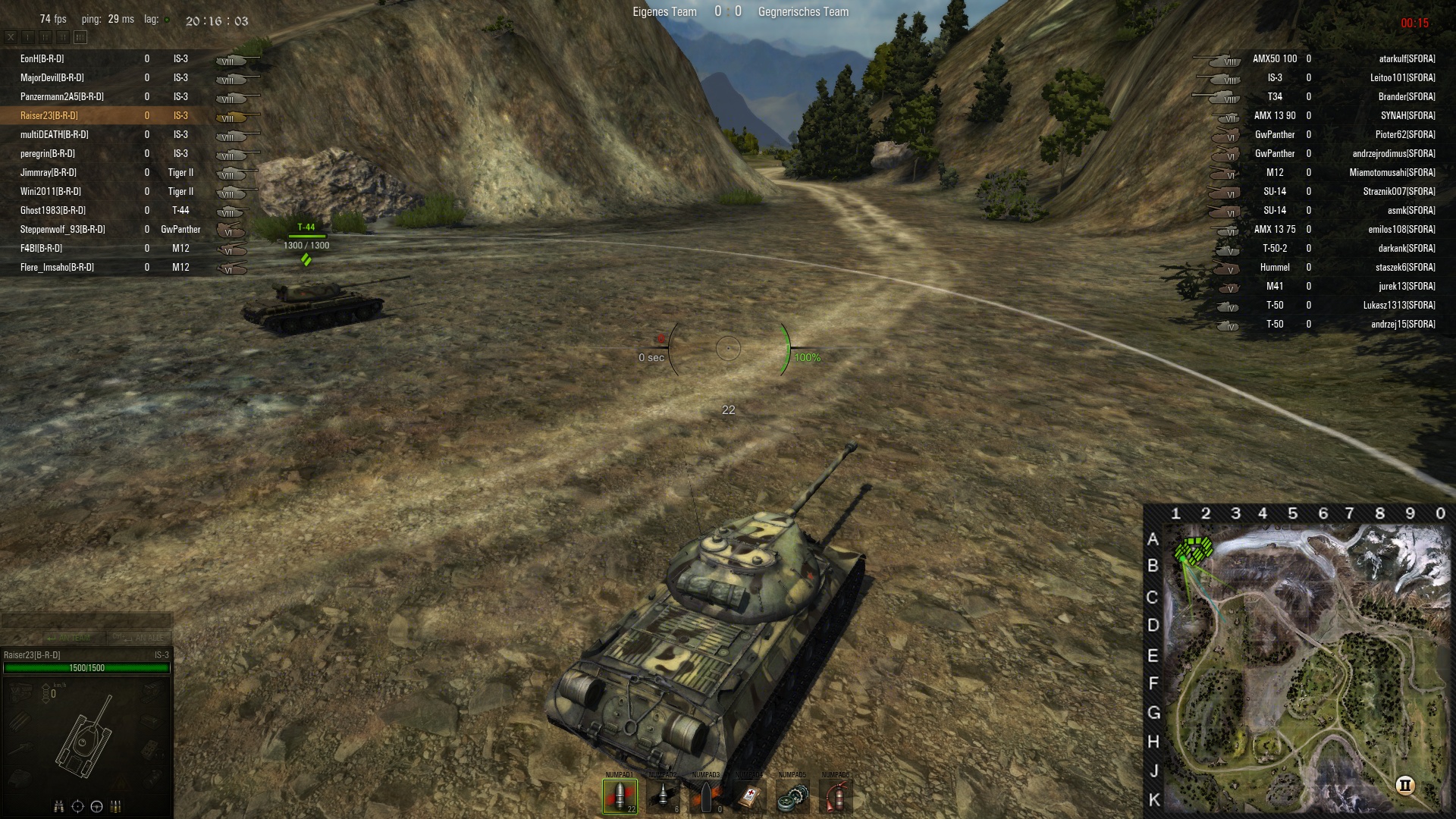The width and height of the screenshot is (1456, 819).
Task: Select the empty HE shell slot
Action: coord(706,796)
